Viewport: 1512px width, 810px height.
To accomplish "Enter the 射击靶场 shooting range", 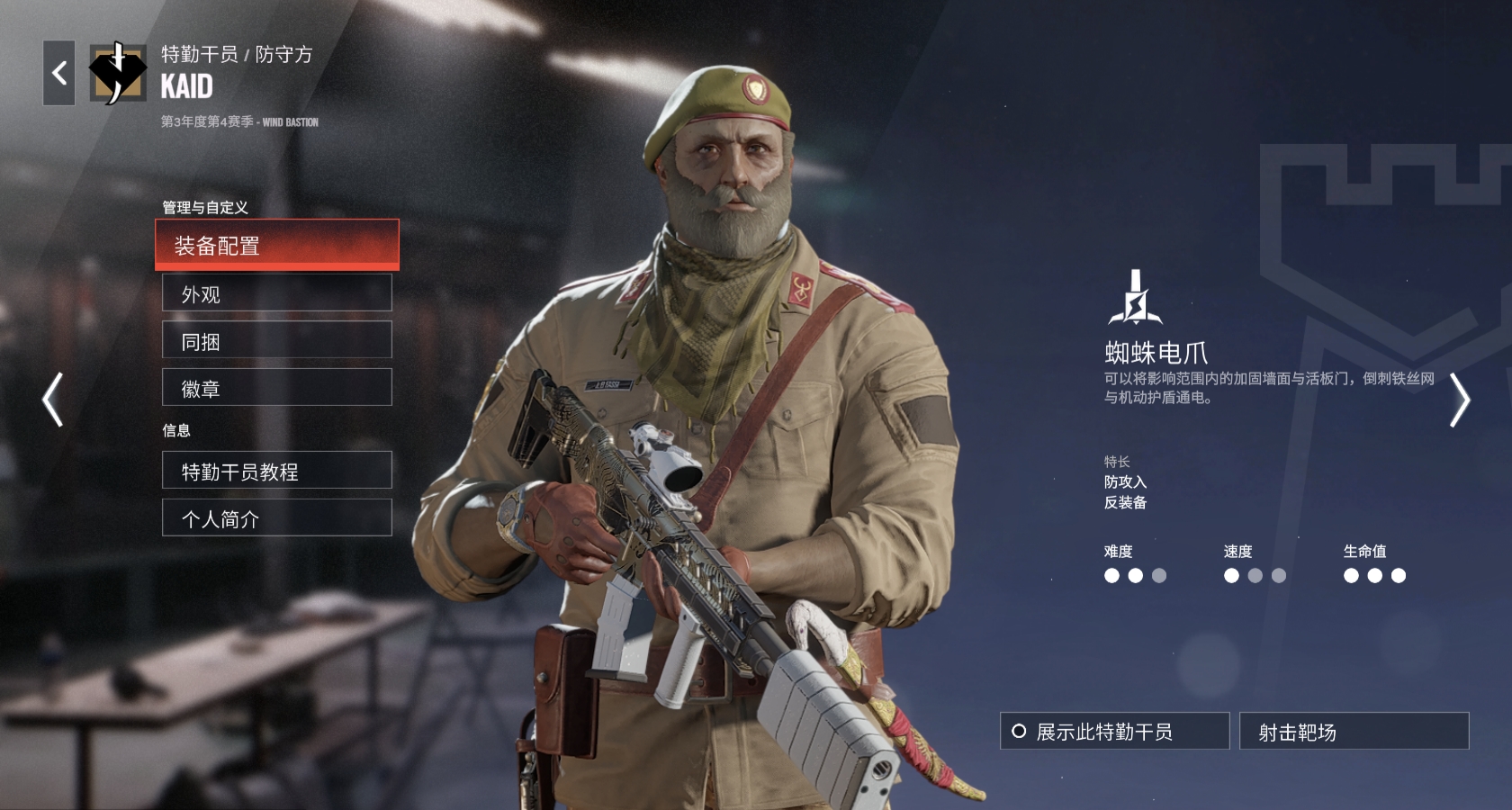I will tap(1354, 732).
